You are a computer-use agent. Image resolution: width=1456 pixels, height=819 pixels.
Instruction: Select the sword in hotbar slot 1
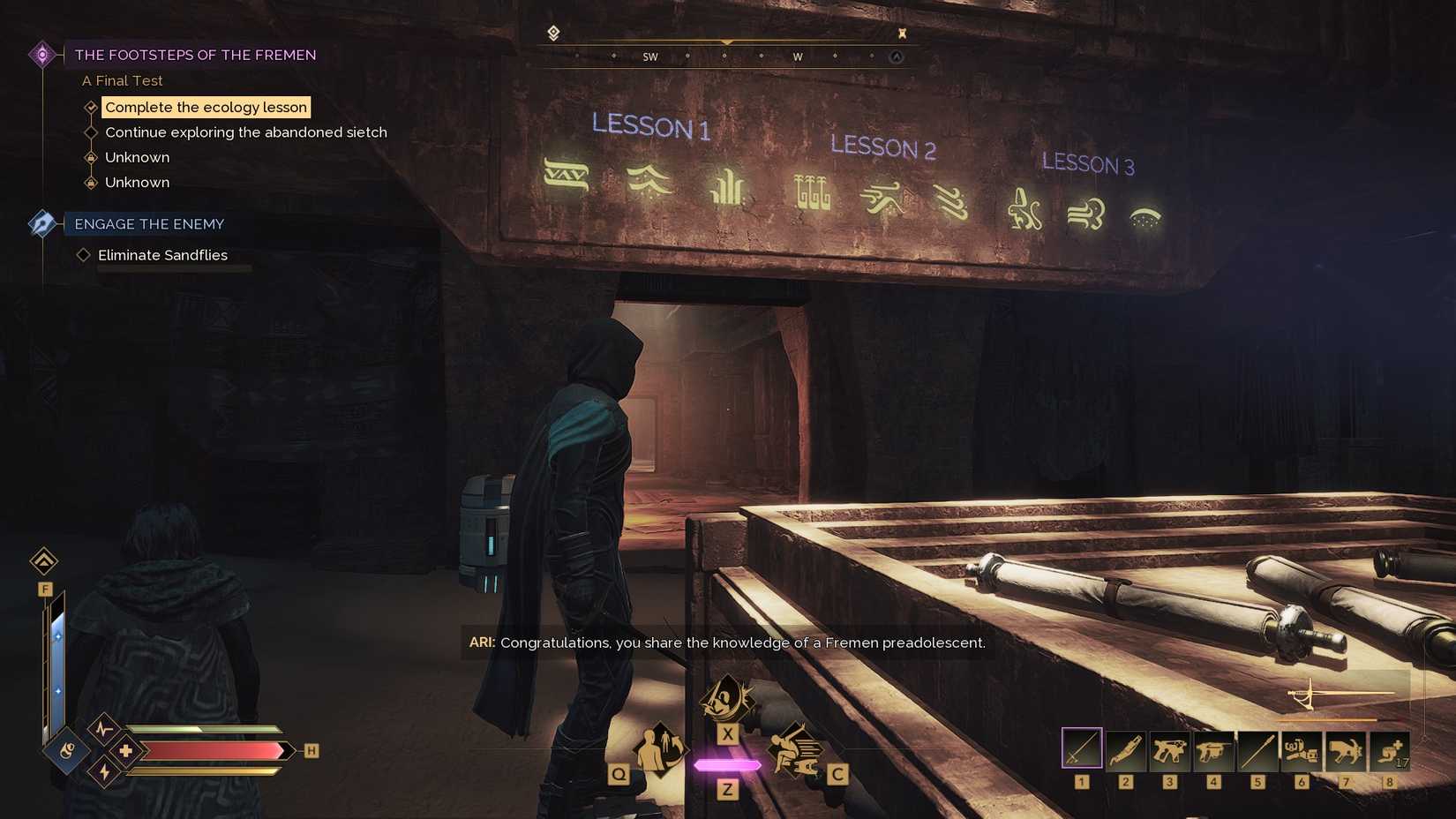click(1083, 749)
